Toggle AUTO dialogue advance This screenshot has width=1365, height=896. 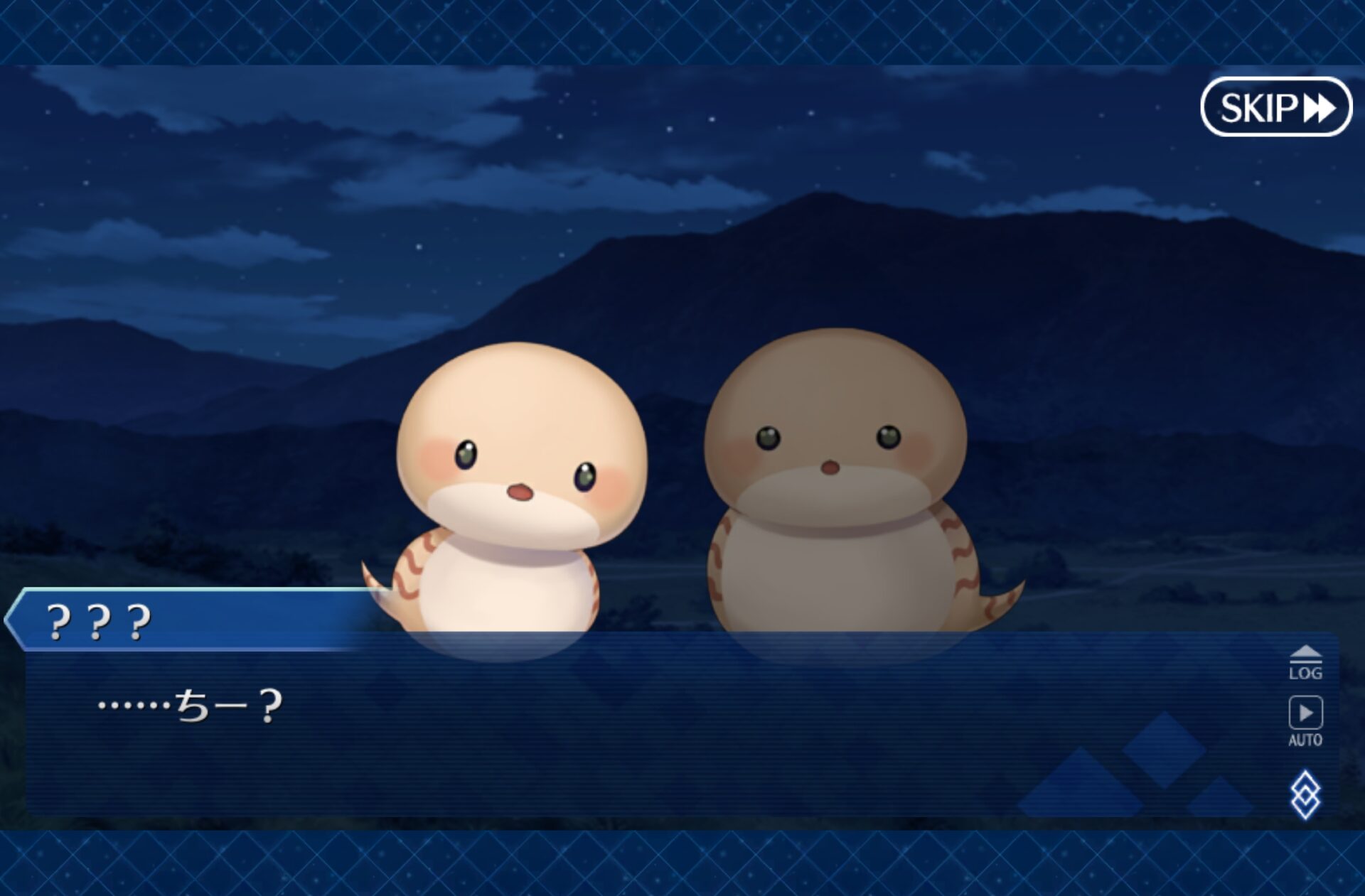(1305, 720)
